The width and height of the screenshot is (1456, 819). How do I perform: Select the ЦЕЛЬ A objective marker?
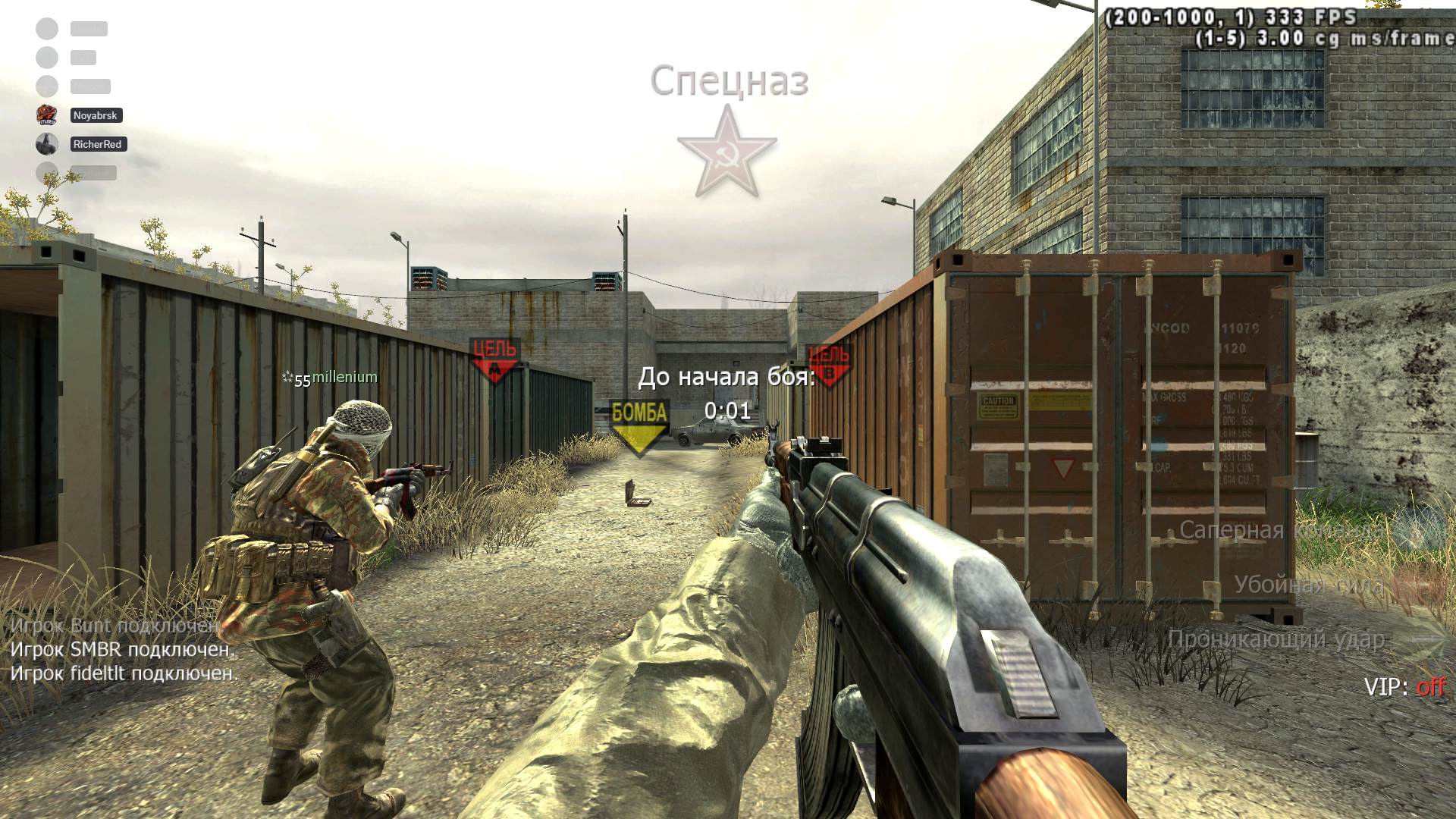click(x=494, y=359)
